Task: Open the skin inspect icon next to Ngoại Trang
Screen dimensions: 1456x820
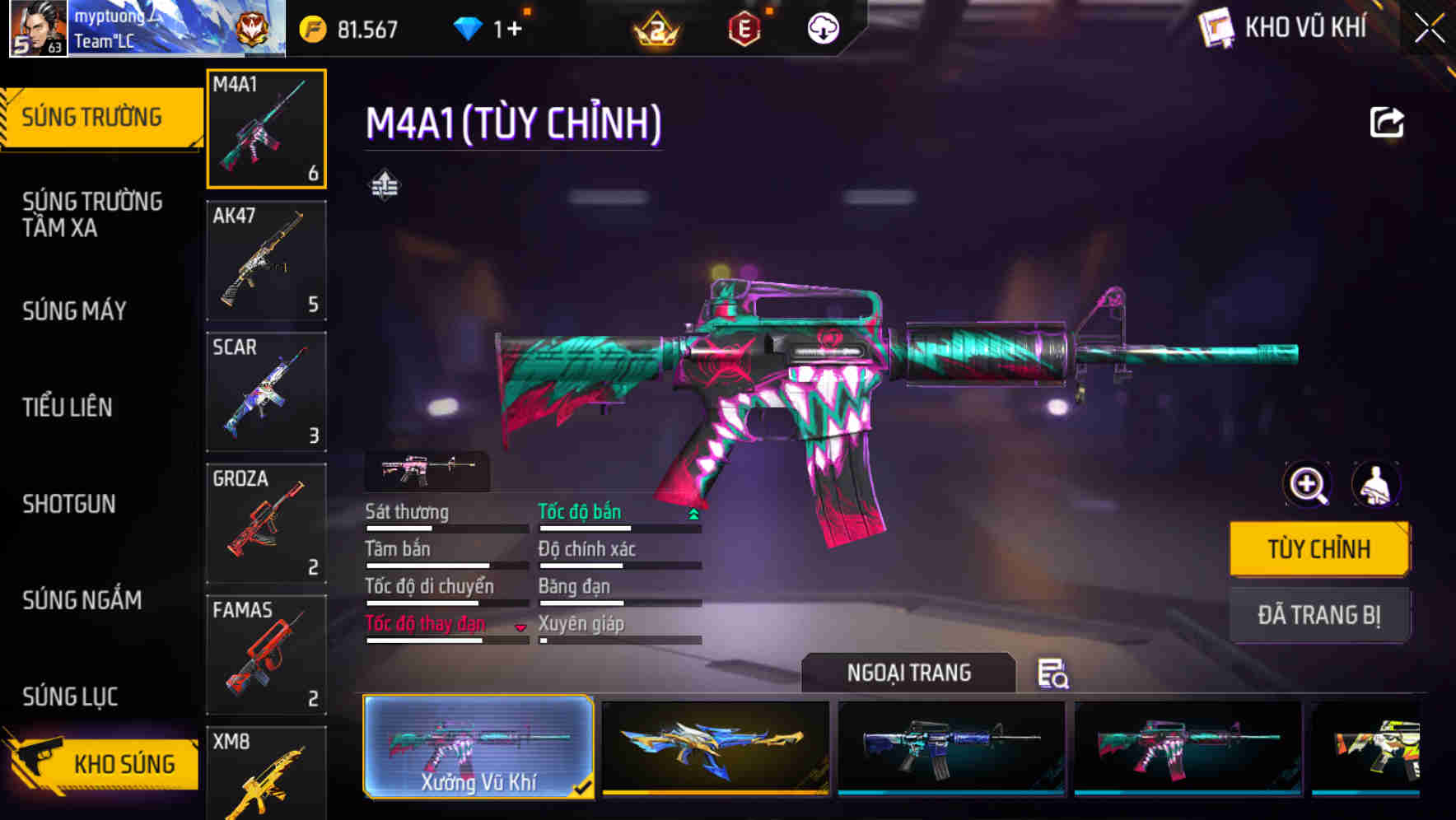Action: pyautogui.click(x=1054, y=673)
